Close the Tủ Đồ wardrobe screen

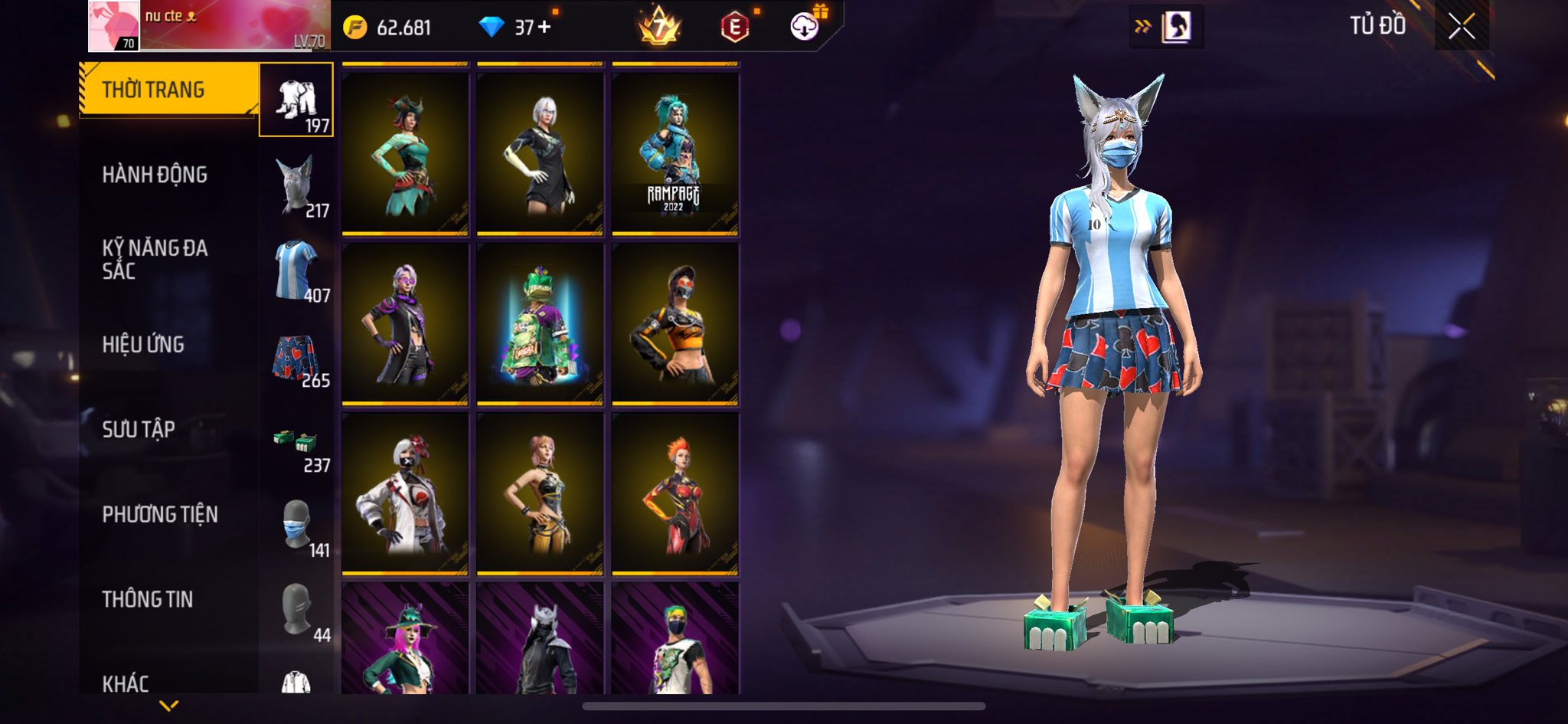point(1461,27)
